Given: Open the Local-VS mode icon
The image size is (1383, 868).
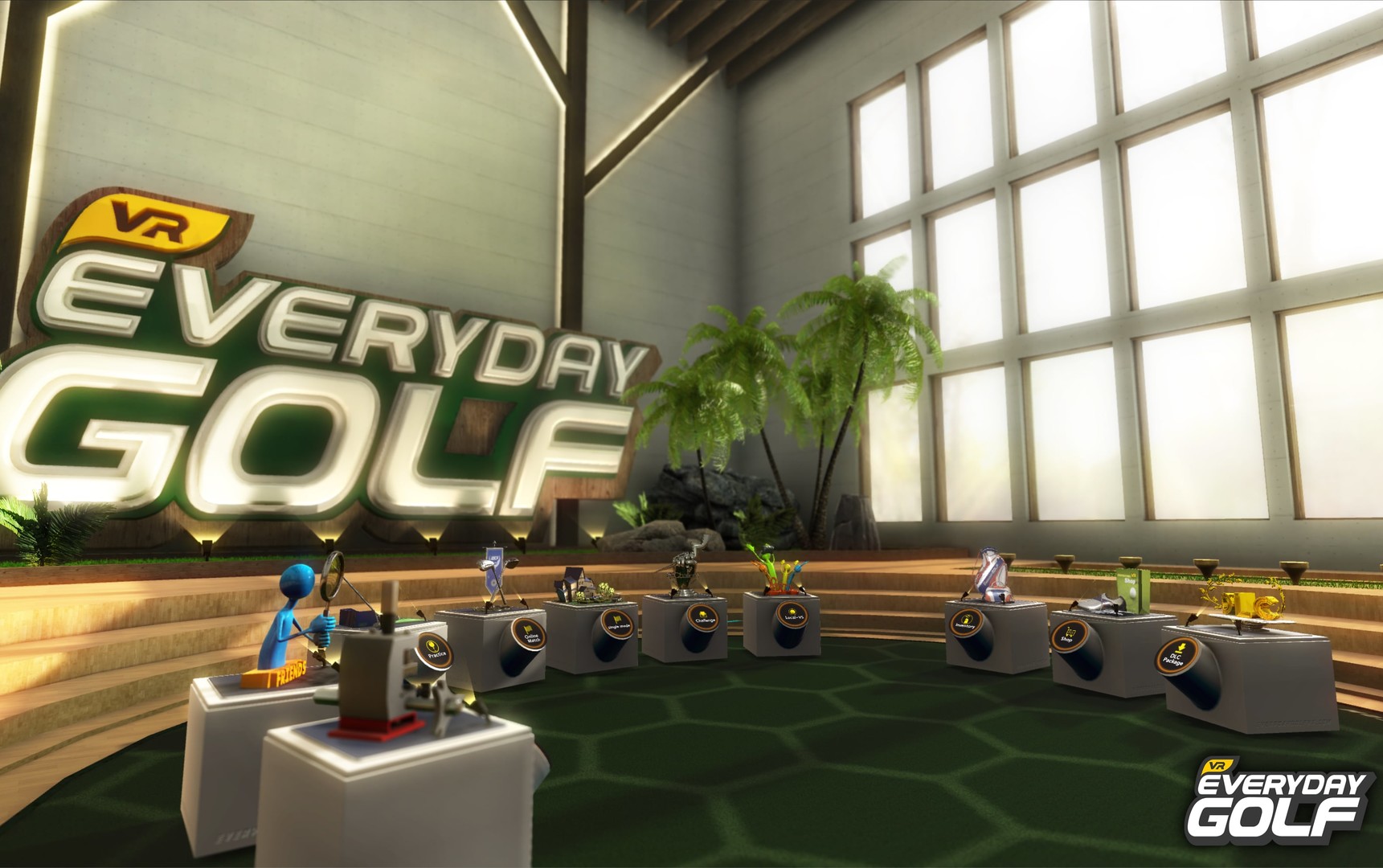Looking at the screenshot, I should [793, 615].
